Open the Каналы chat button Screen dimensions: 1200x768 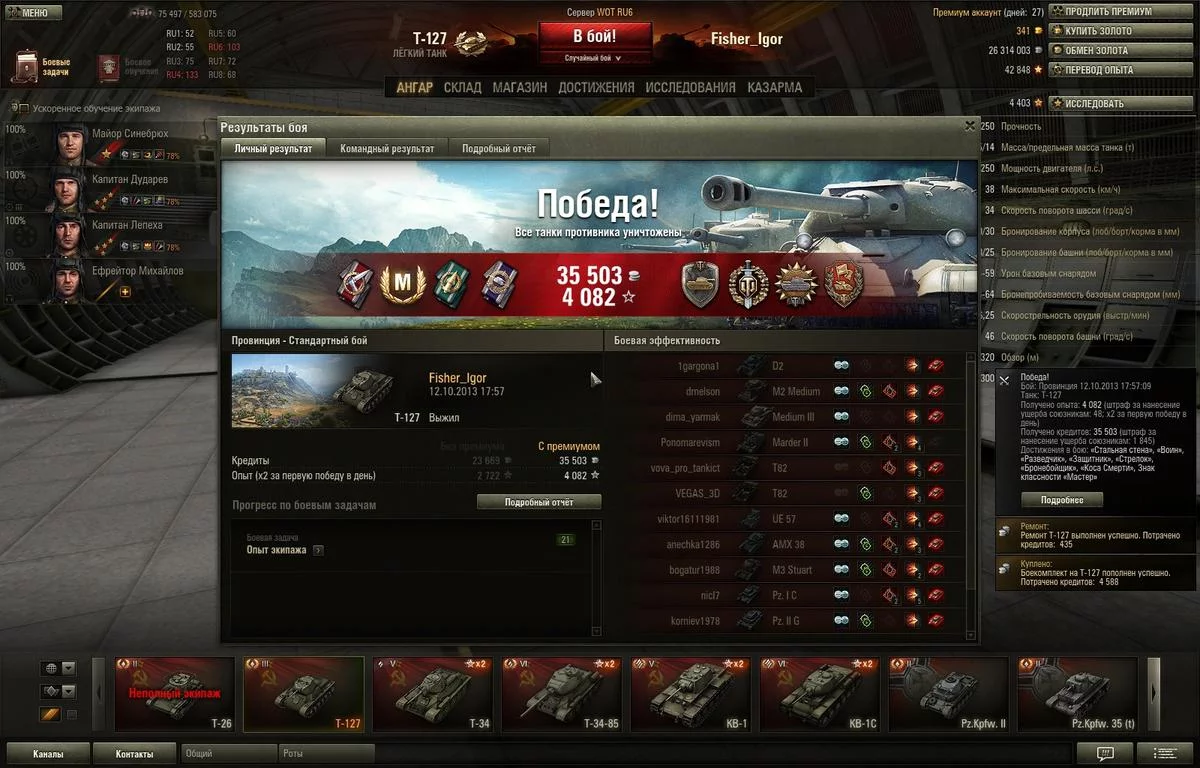[48, 754]
